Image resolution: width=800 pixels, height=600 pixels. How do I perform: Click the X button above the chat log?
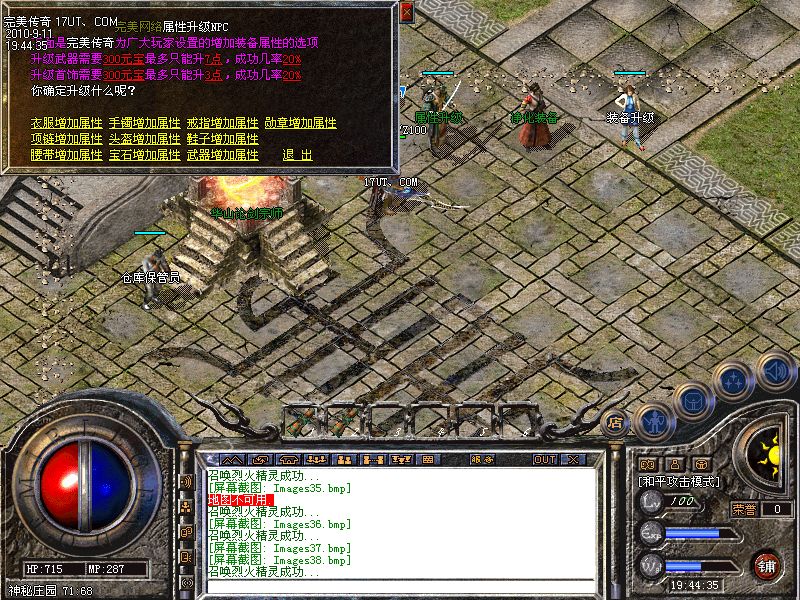573,459
